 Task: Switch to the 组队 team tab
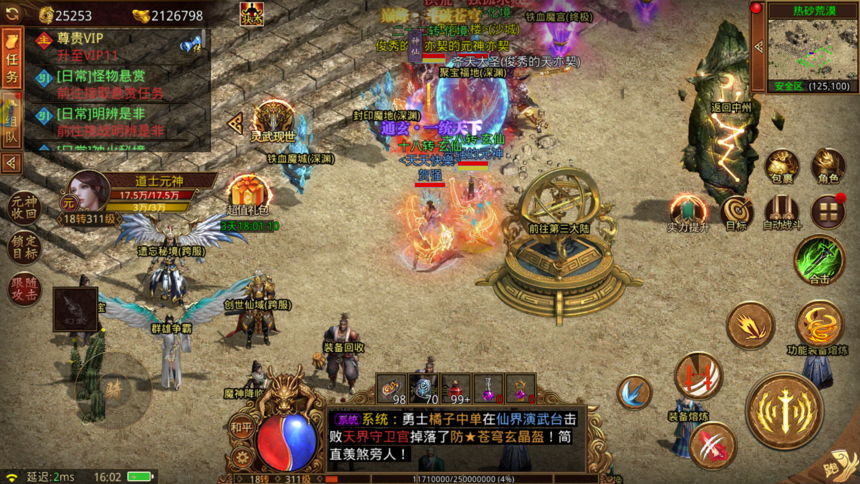(x=12, y=120)
